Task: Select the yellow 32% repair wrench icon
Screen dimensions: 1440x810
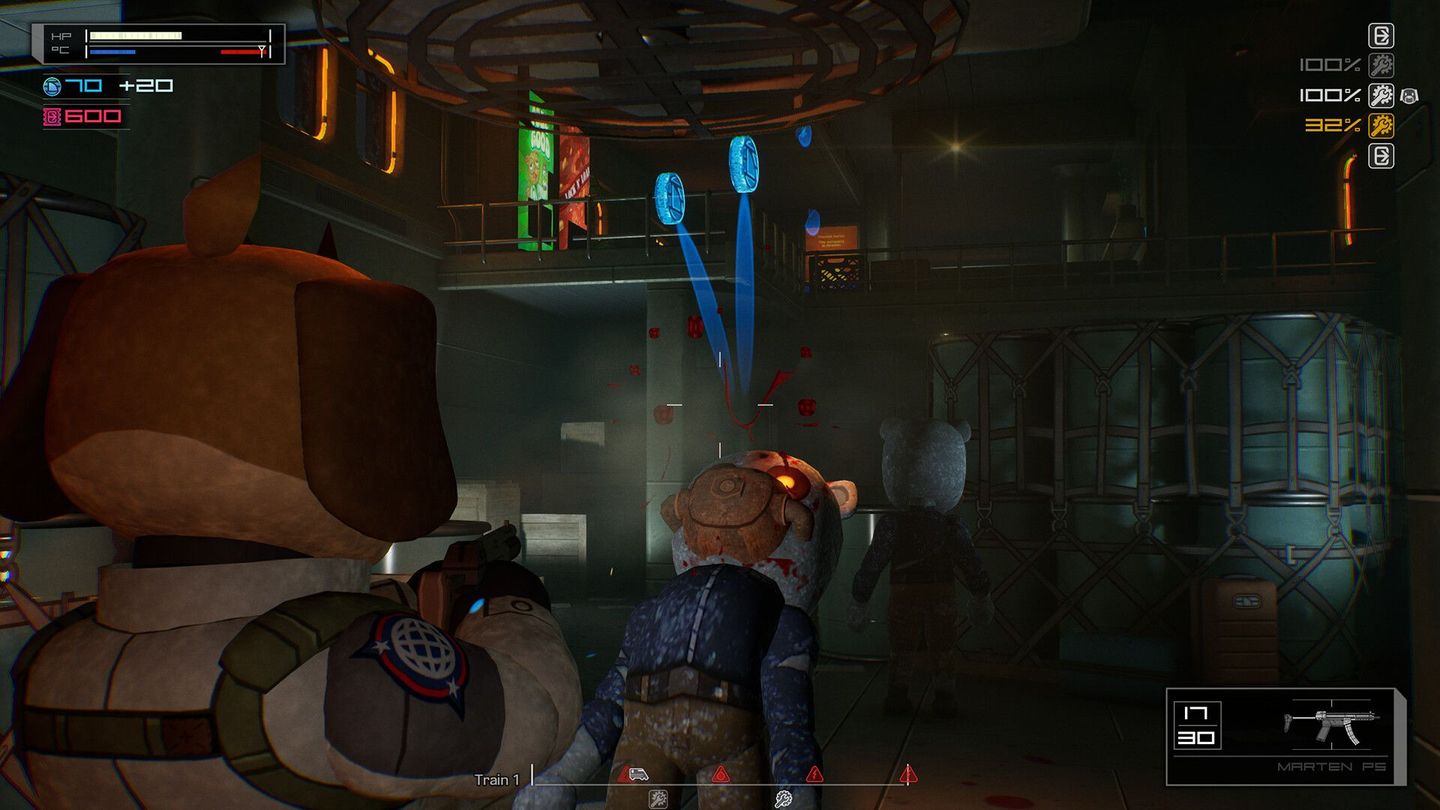Action: pos(1381,126)
